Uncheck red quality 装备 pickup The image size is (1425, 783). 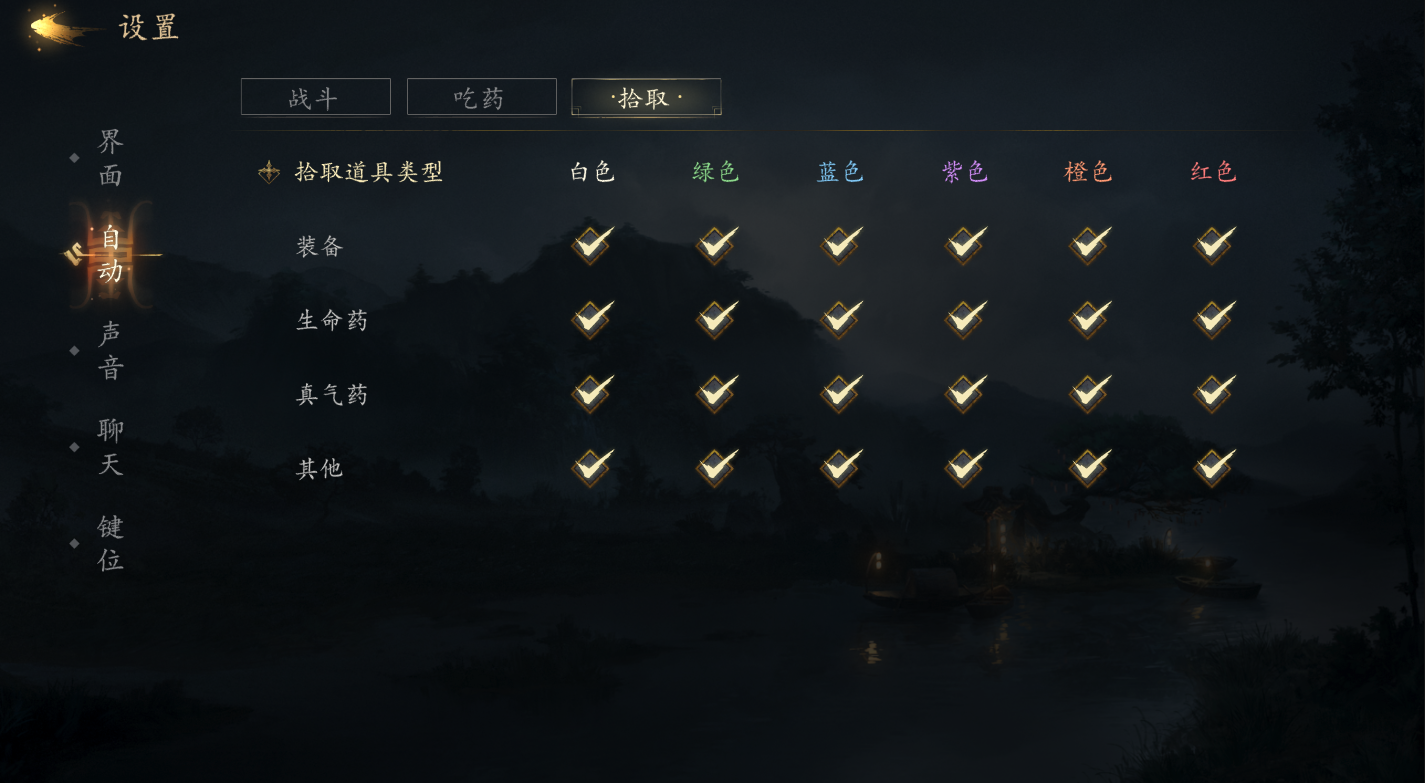(1211, 245)
